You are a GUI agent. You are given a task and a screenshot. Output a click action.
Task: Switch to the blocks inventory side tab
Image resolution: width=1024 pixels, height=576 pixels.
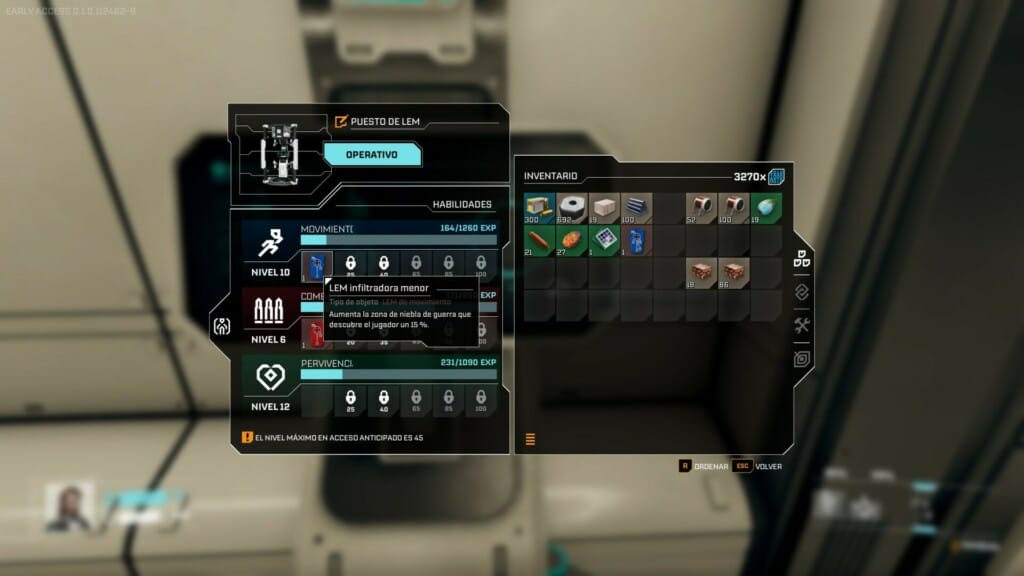[x=801, y=259]
